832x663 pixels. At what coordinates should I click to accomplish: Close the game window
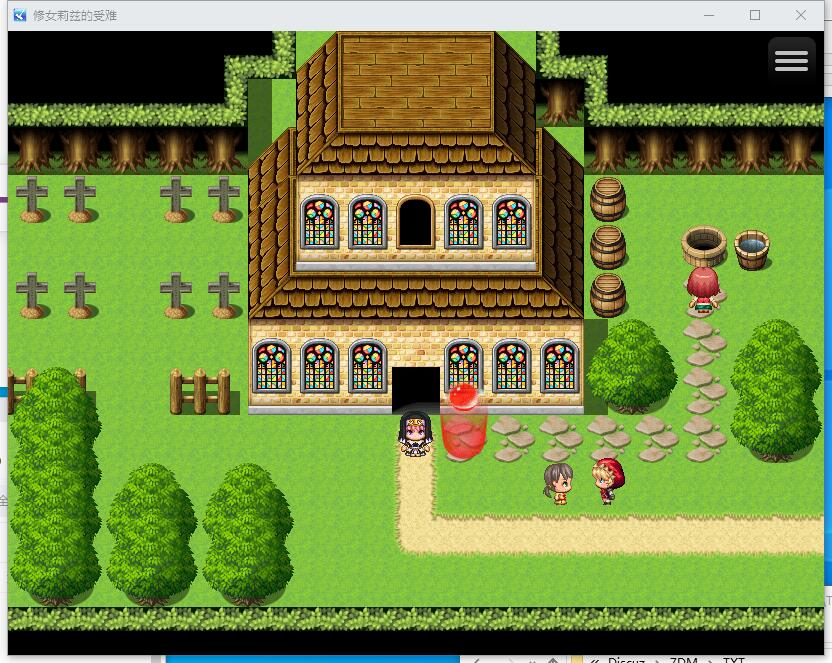click(801, 15)
